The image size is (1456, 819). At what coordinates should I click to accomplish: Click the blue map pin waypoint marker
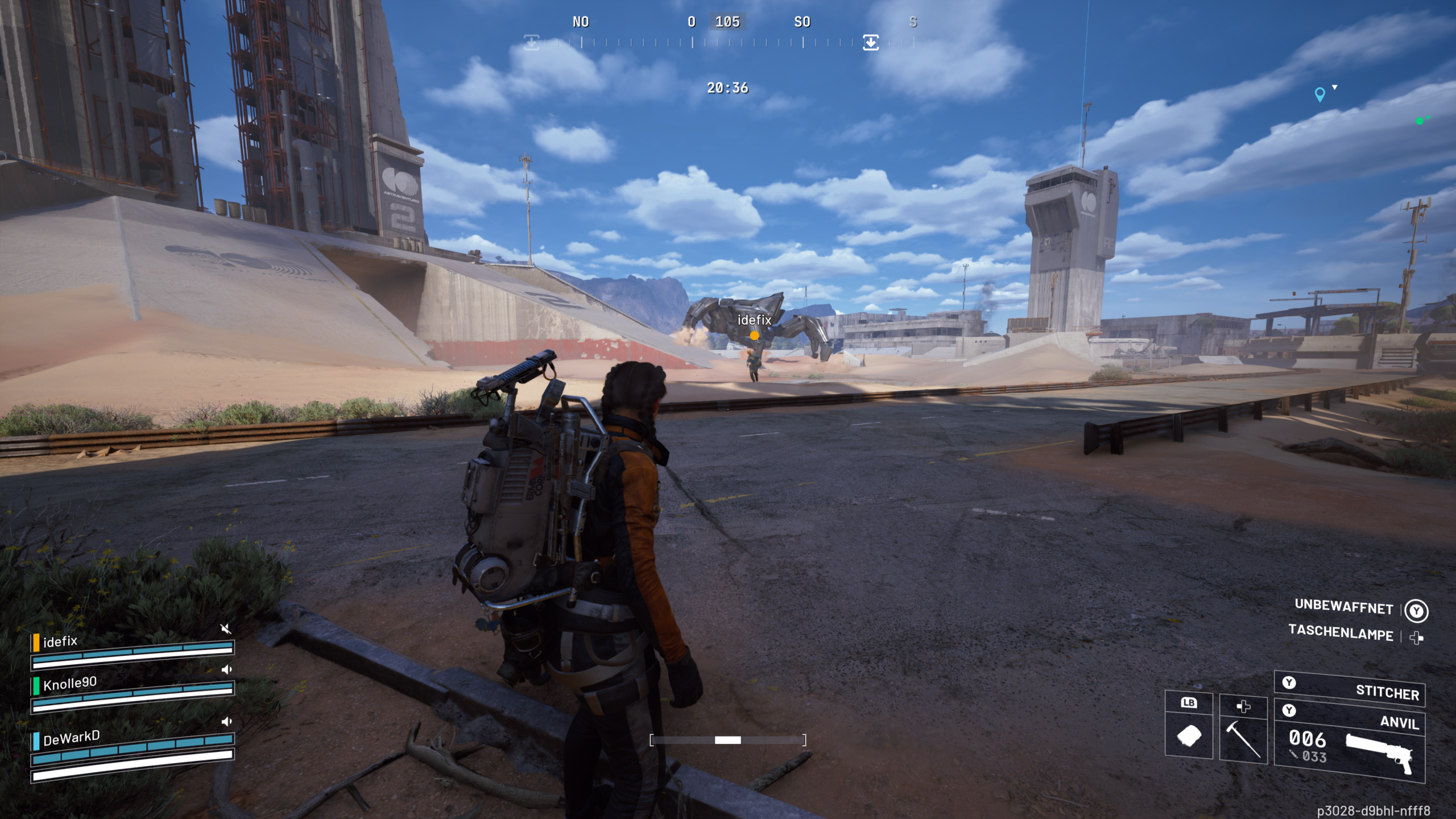tap(1320, 94)
